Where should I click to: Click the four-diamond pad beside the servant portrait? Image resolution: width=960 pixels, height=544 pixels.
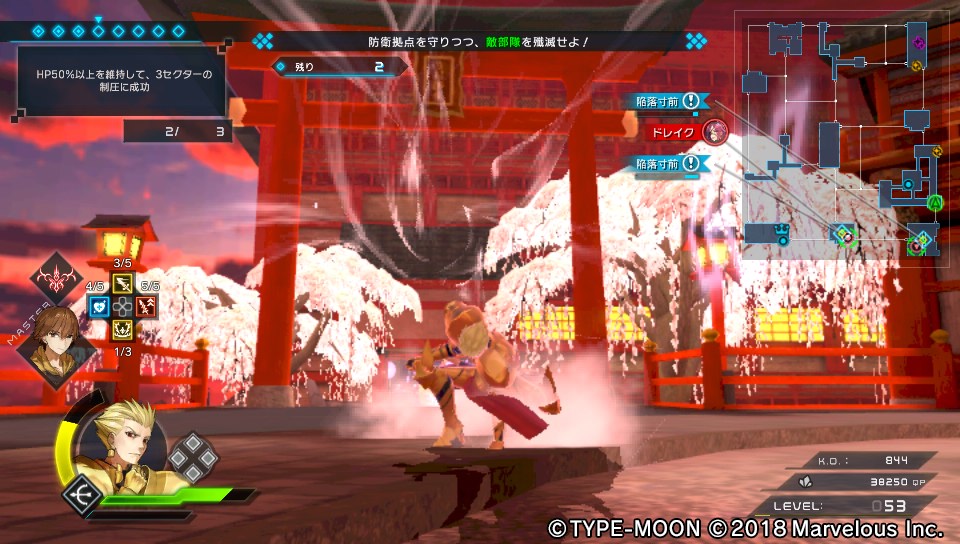(191, 457)
